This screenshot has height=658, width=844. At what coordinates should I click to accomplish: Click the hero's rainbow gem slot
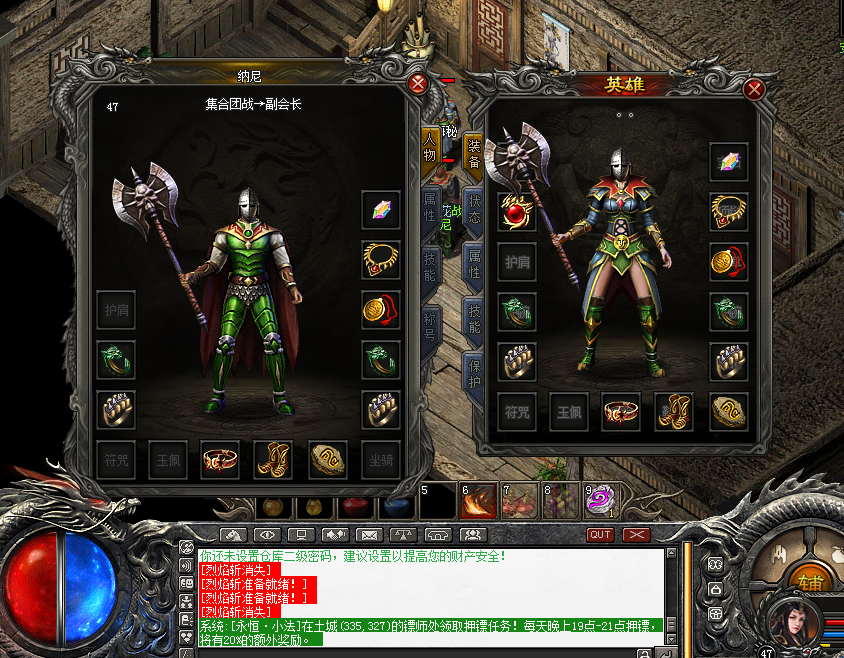pos(729,162)
